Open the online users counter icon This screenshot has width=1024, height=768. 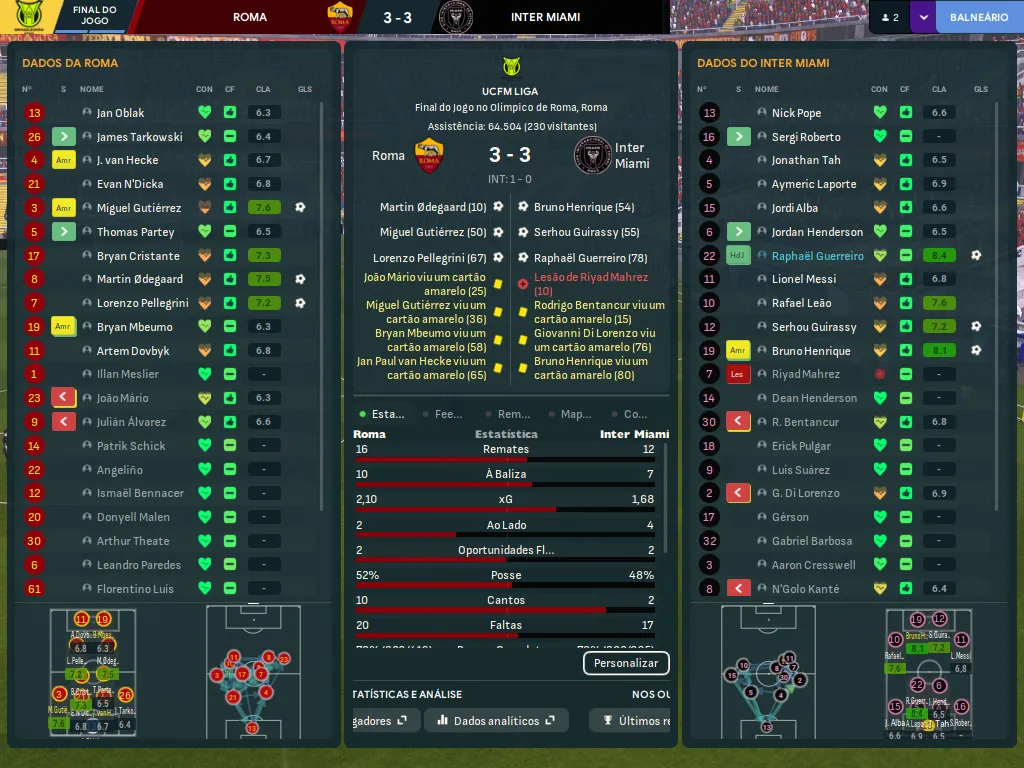coord(889,17)
